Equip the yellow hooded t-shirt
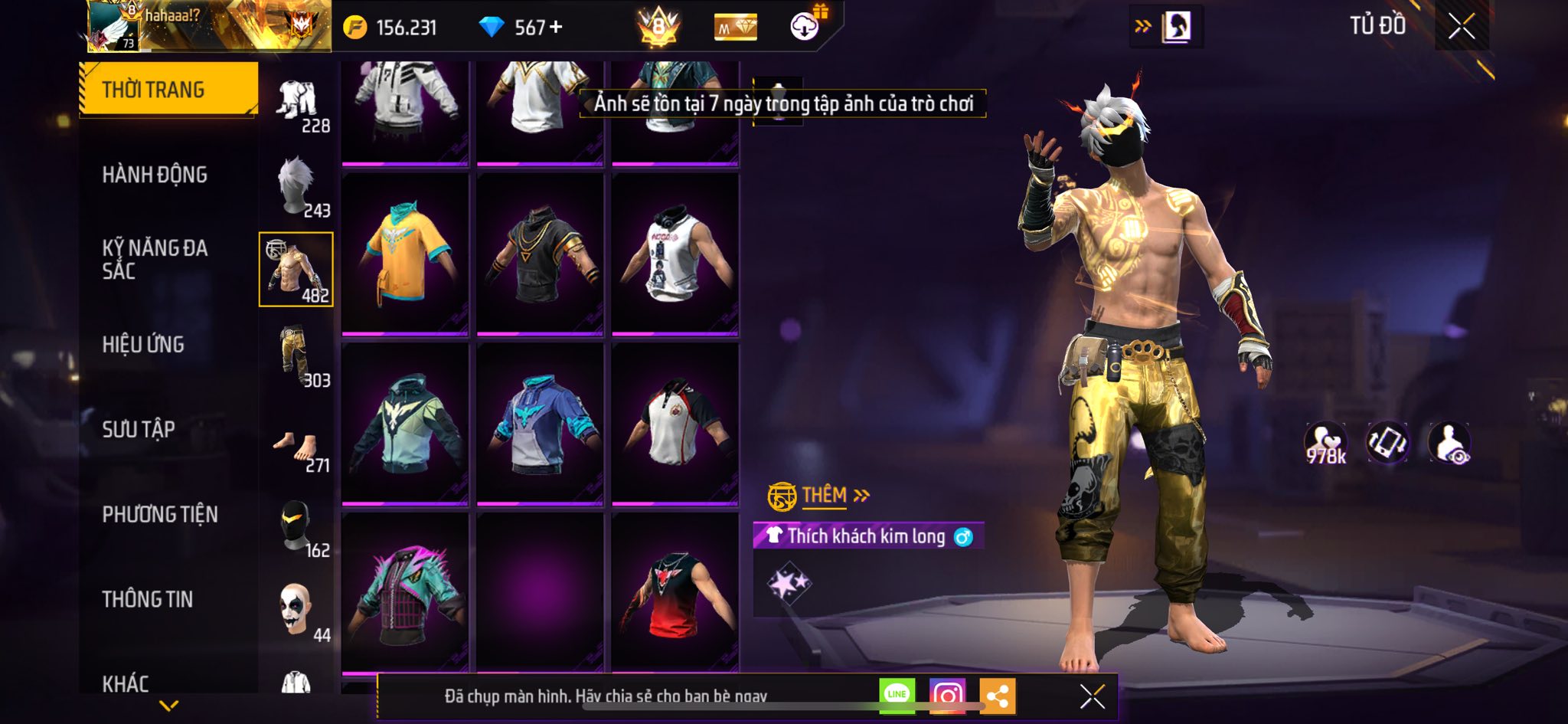 (x=405, y=253)
